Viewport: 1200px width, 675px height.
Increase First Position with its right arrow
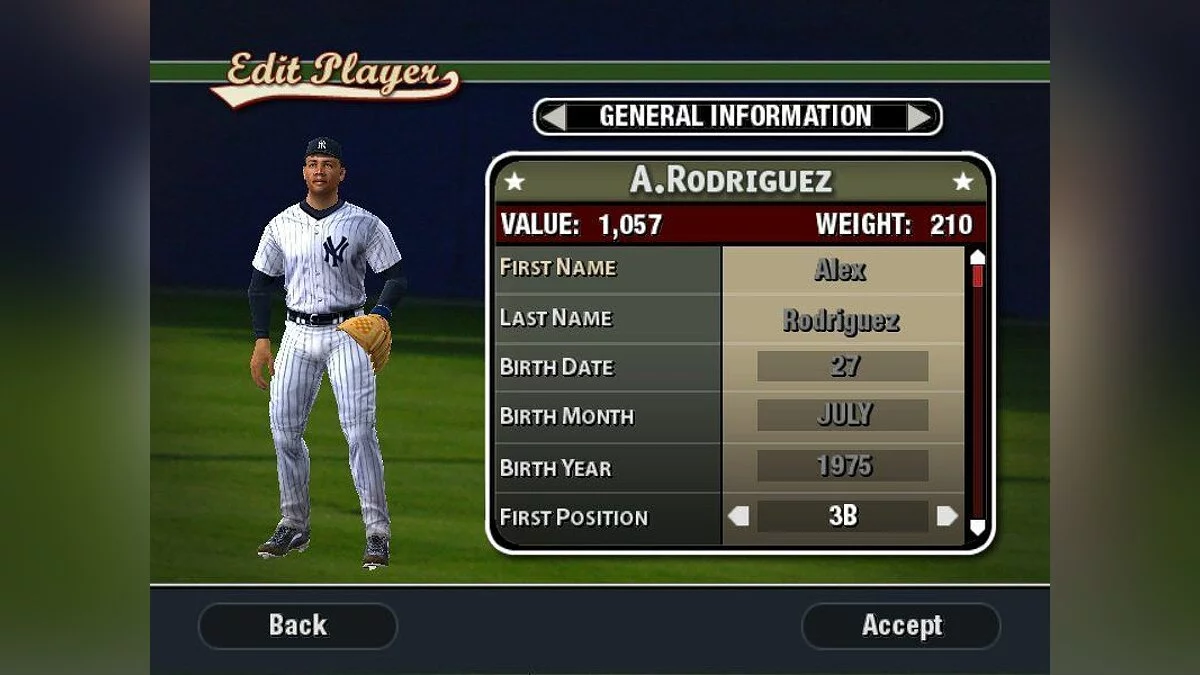tap(947, 517)
